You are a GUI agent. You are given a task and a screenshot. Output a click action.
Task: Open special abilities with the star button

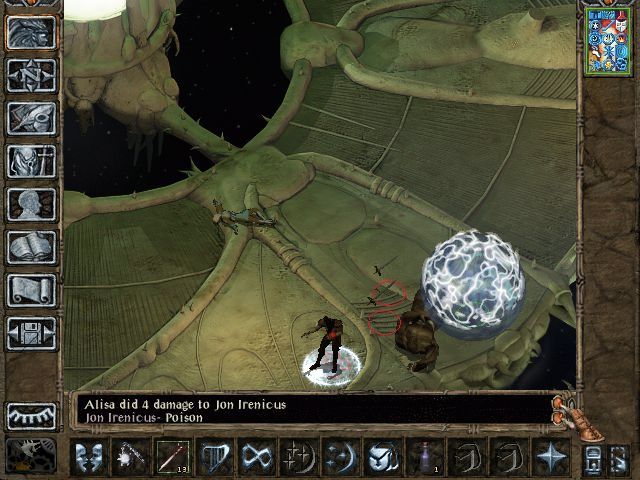(550, 457)
